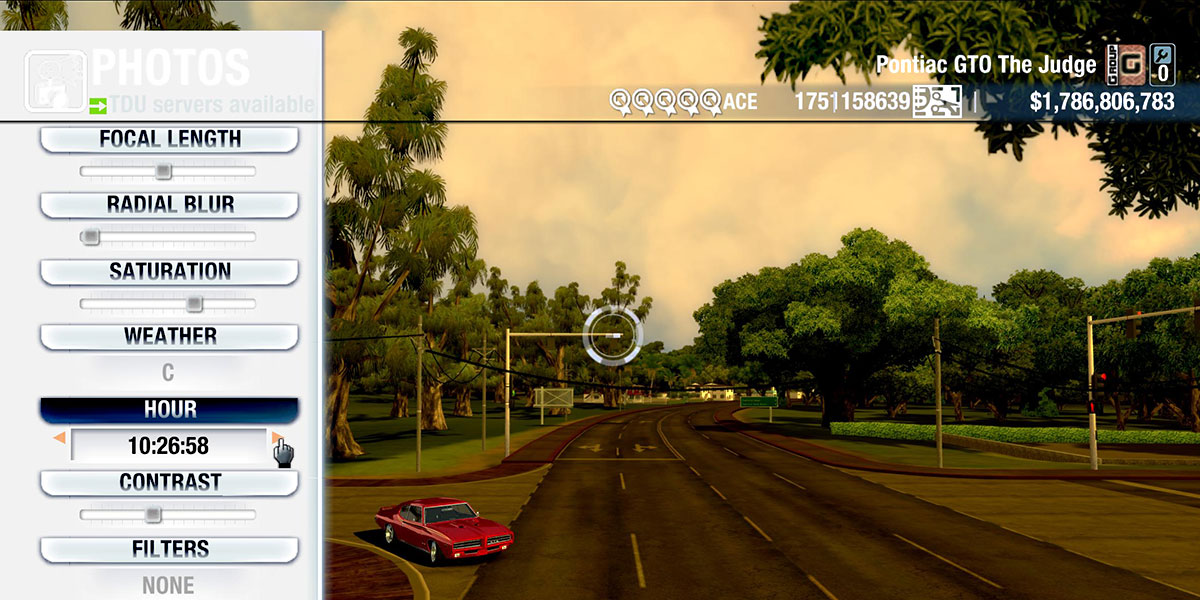Decrease the hour with left arrow

point(60,438)
